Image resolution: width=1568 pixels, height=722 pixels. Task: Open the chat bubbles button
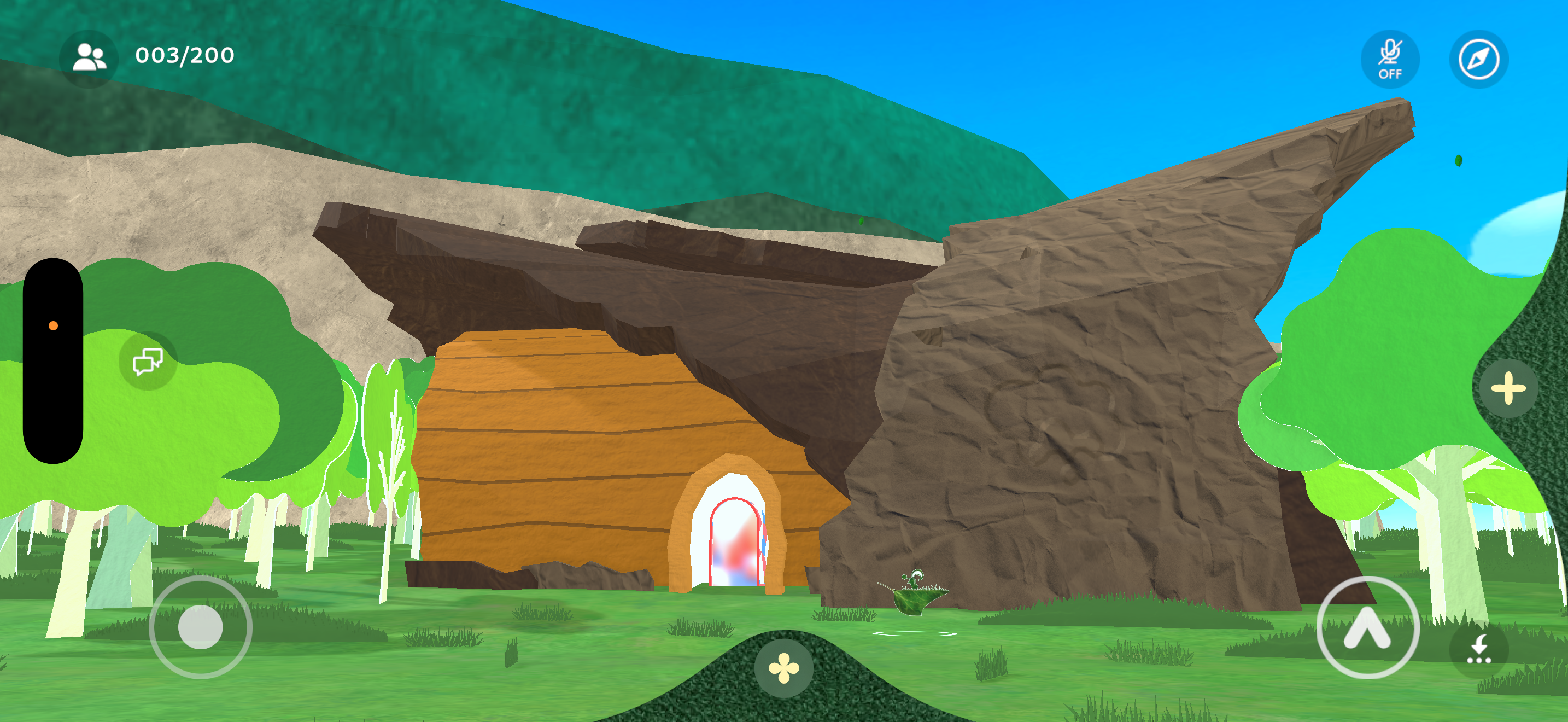pos(148,361)
